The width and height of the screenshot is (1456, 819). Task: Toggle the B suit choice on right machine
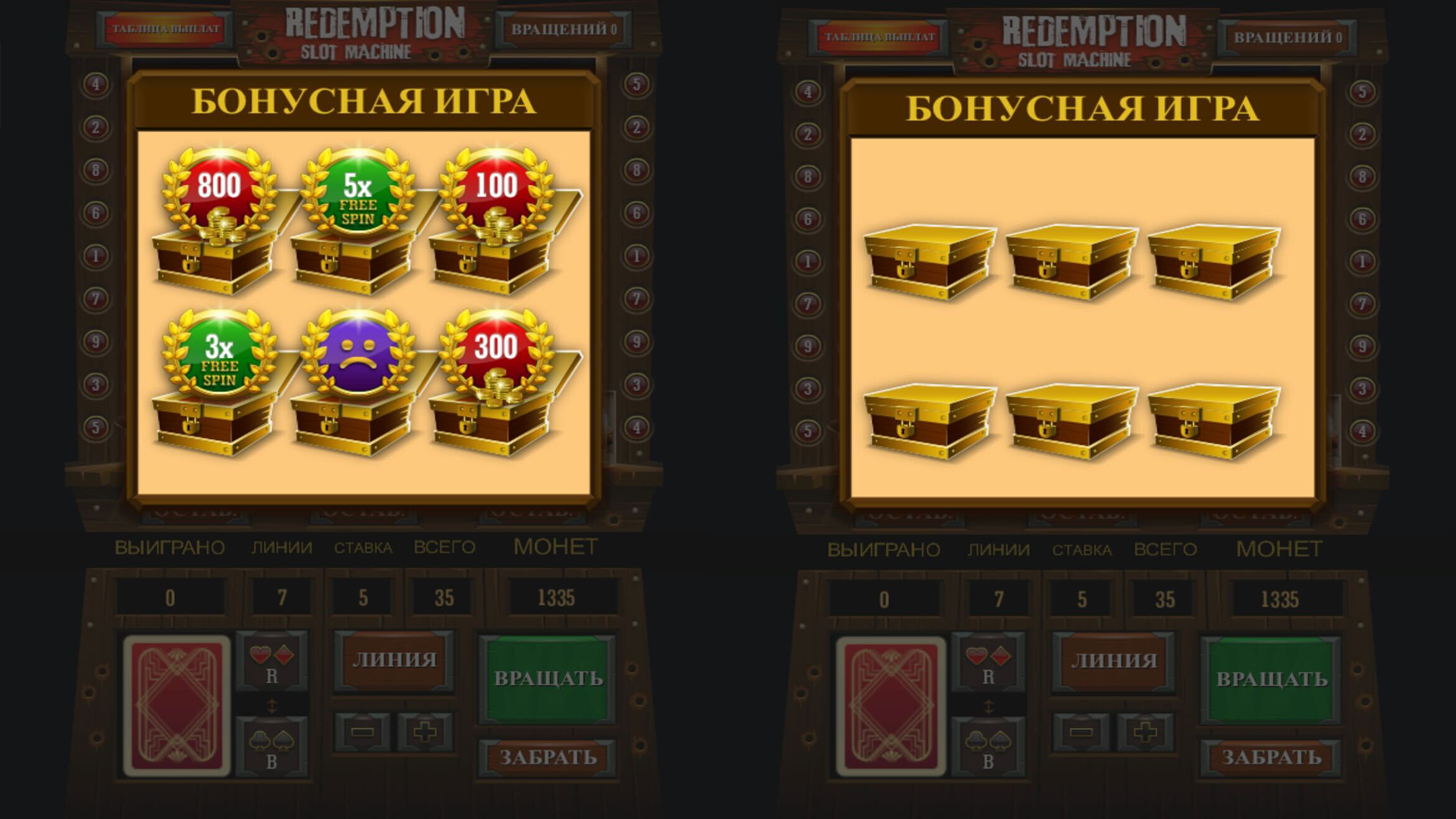988,747
